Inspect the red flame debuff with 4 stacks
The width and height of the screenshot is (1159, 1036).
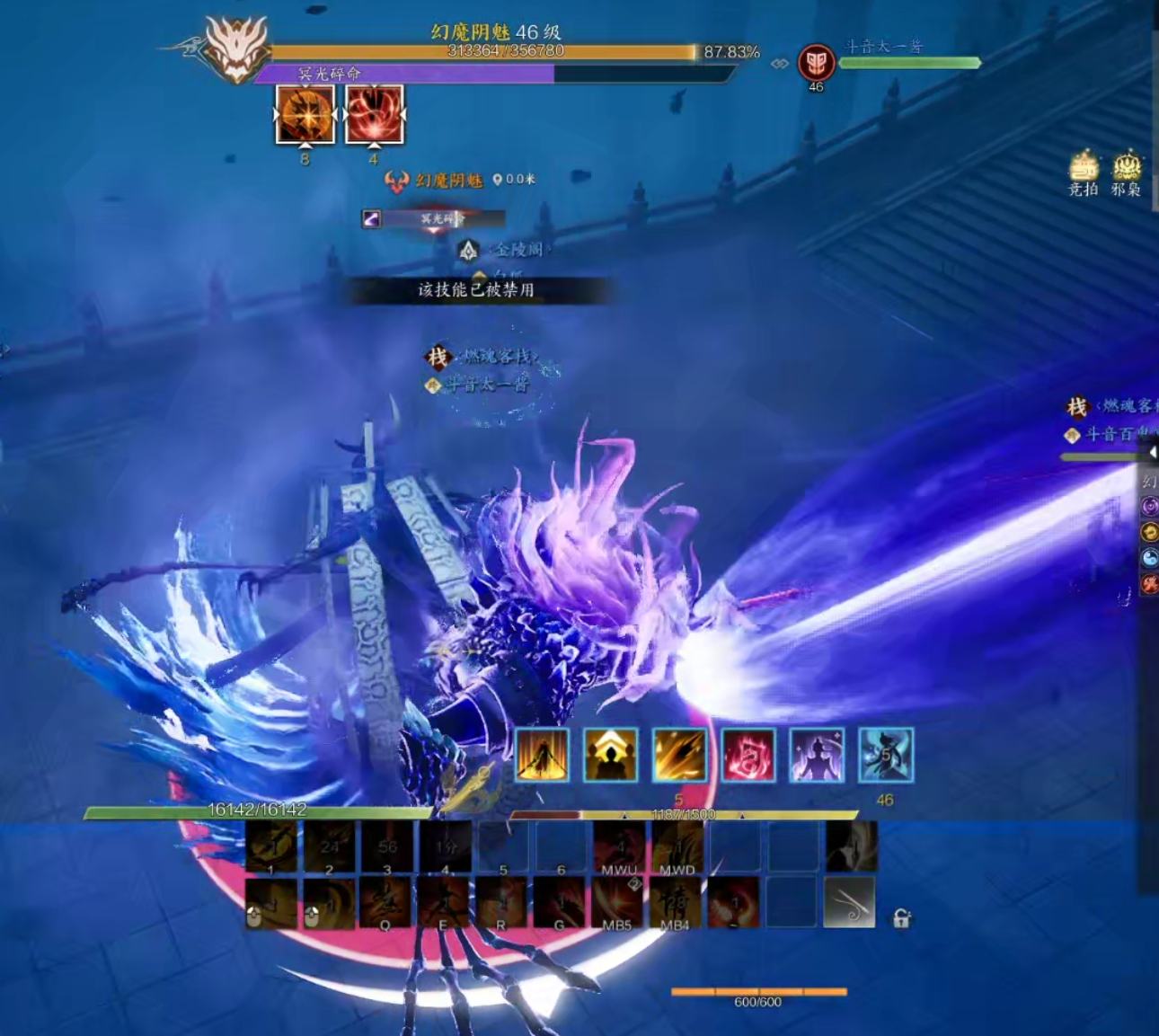[374, 114]
